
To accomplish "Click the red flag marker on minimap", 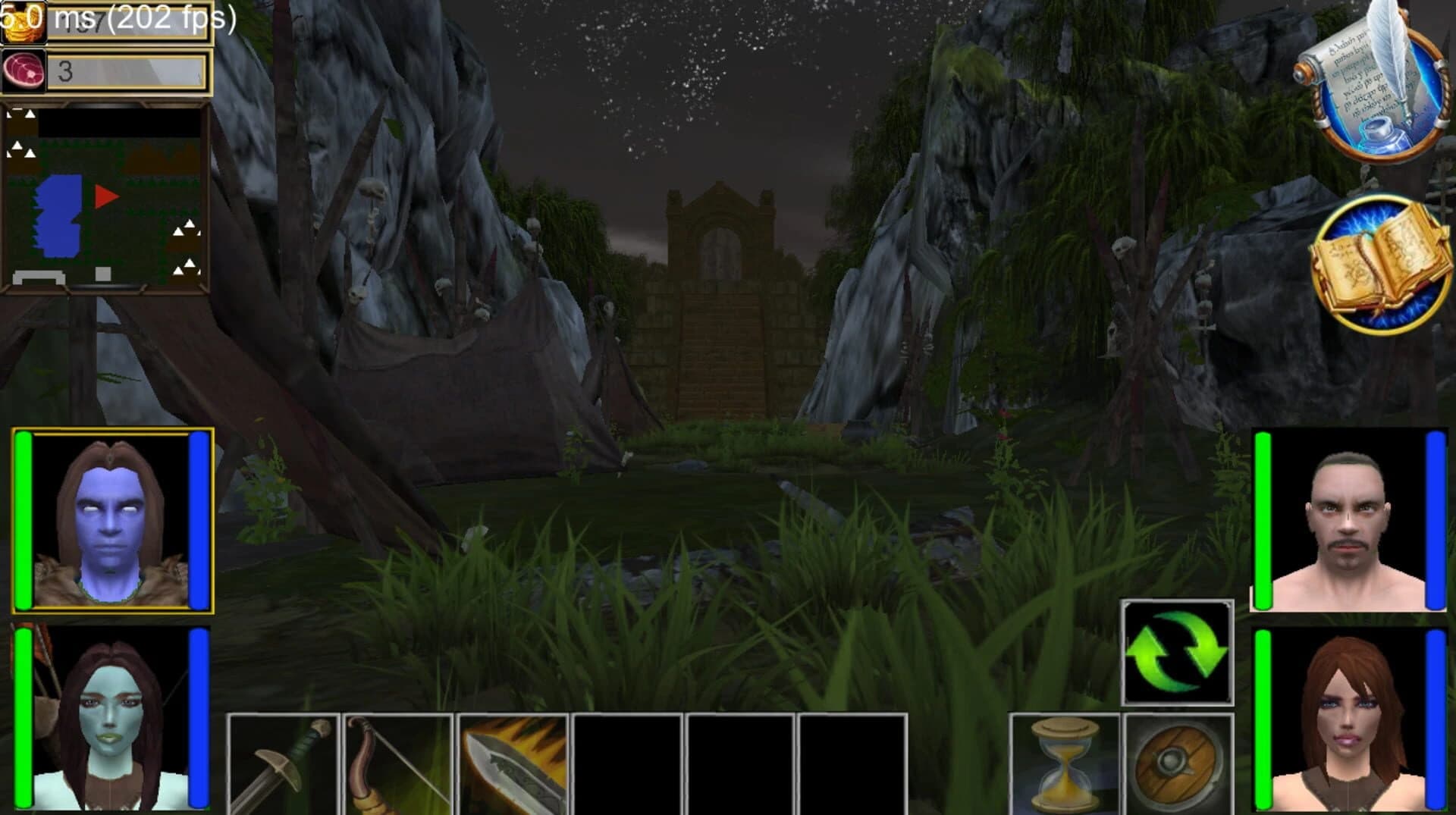I will 105,196.
